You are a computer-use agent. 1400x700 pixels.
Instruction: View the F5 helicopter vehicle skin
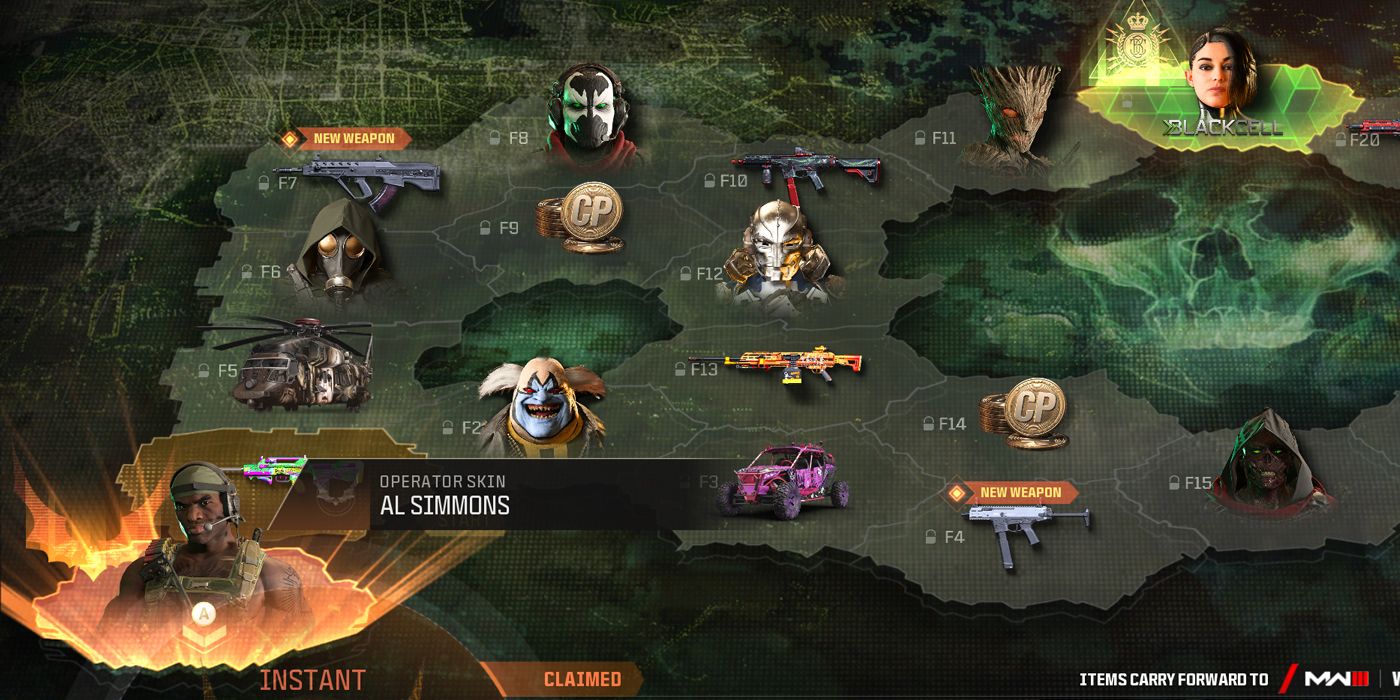coord(302,364)
